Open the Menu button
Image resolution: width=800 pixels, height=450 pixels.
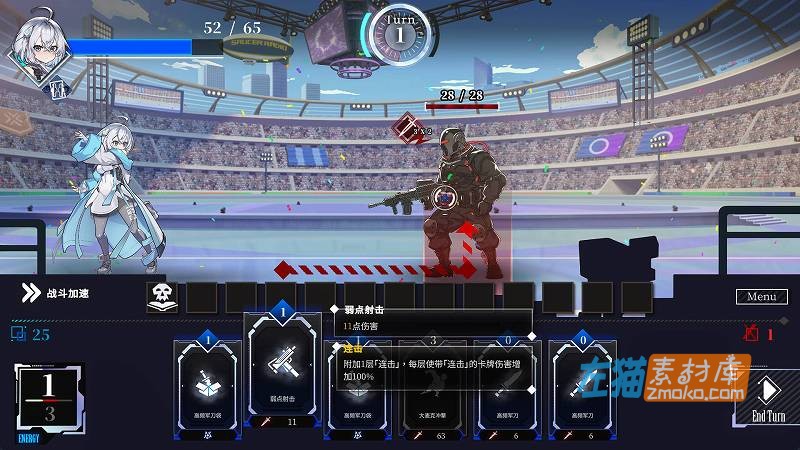[x=762, y=296]
